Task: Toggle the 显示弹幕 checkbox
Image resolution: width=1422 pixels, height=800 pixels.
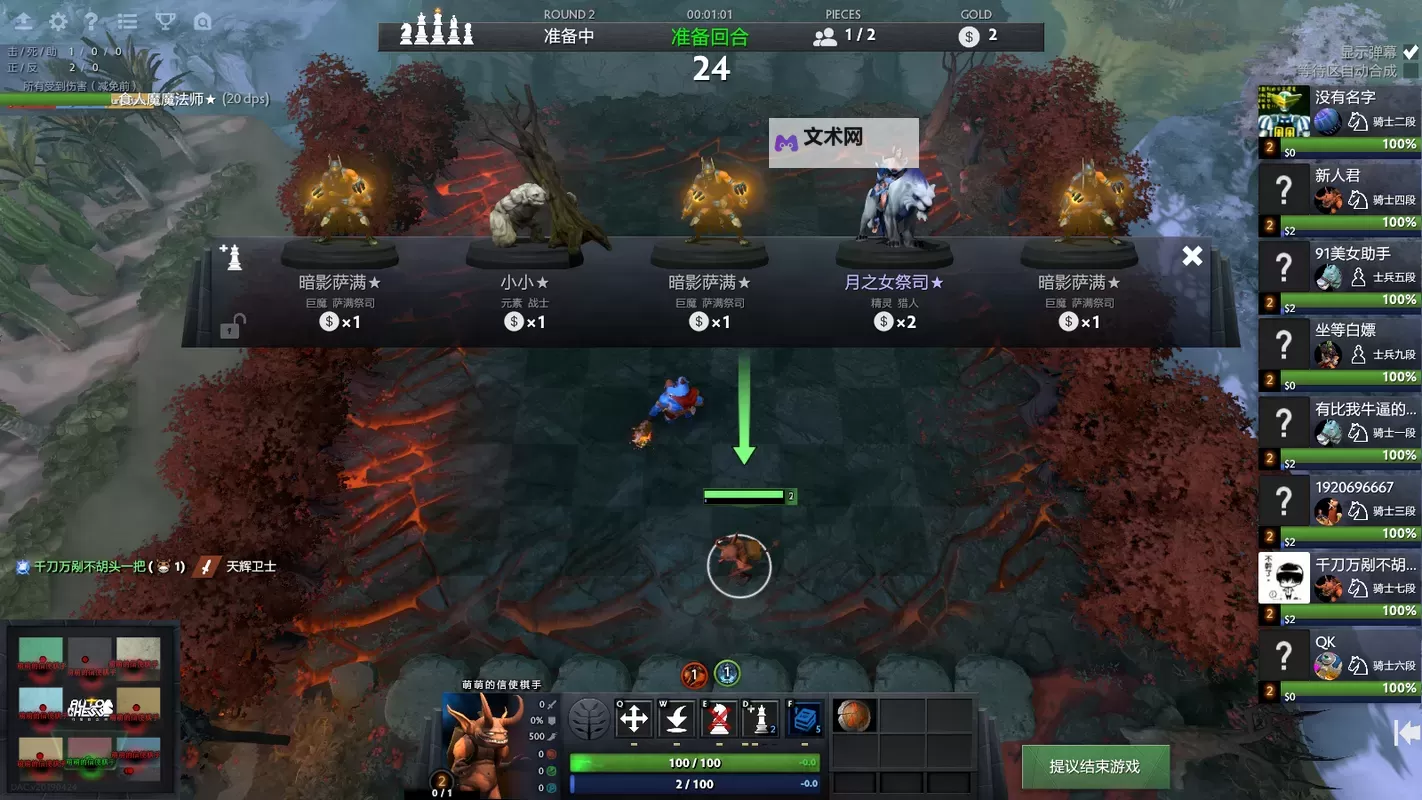Action: click(x=1410, y=52)
